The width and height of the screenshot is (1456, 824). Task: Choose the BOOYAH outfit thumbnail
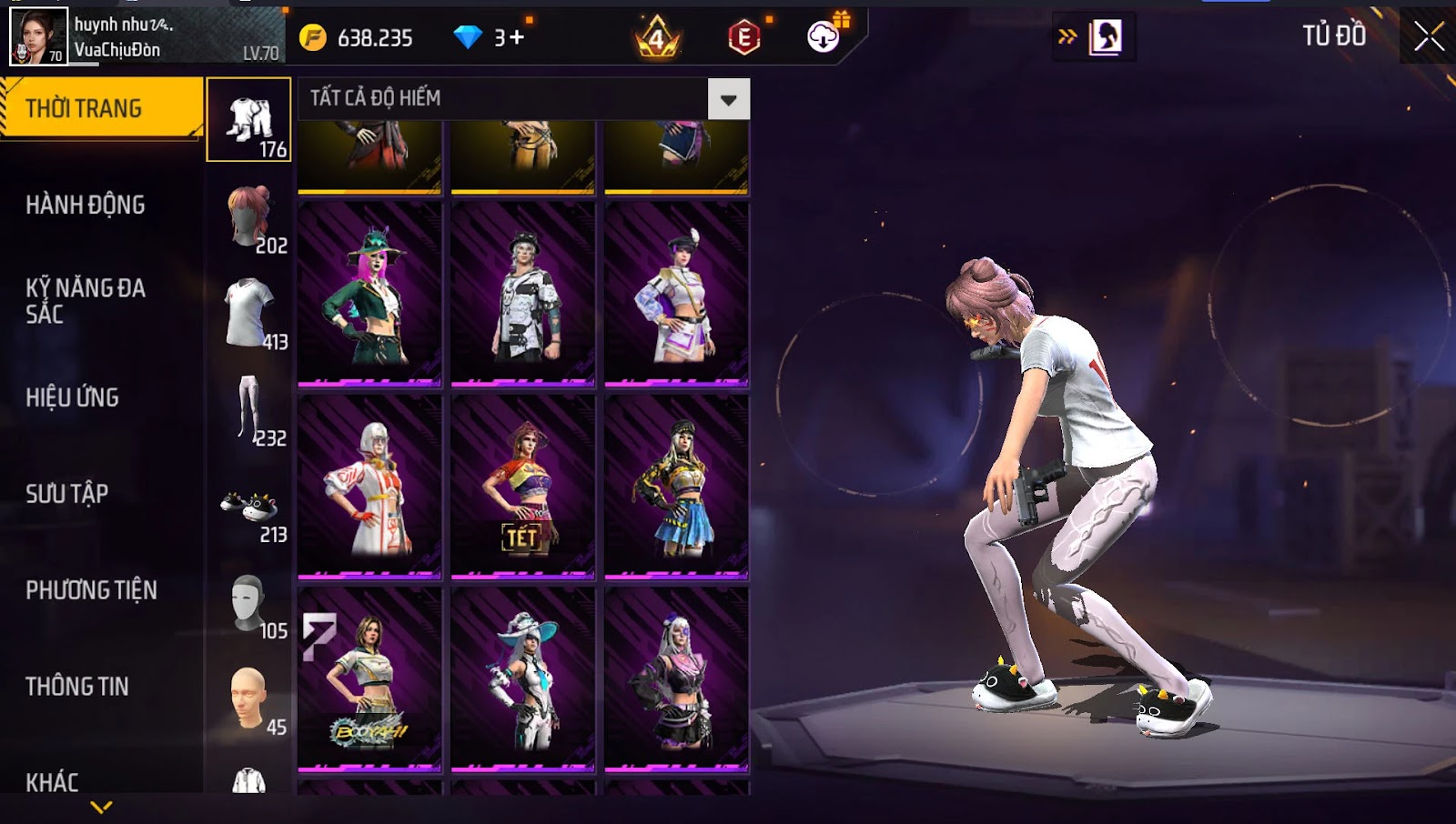[369, 678]
